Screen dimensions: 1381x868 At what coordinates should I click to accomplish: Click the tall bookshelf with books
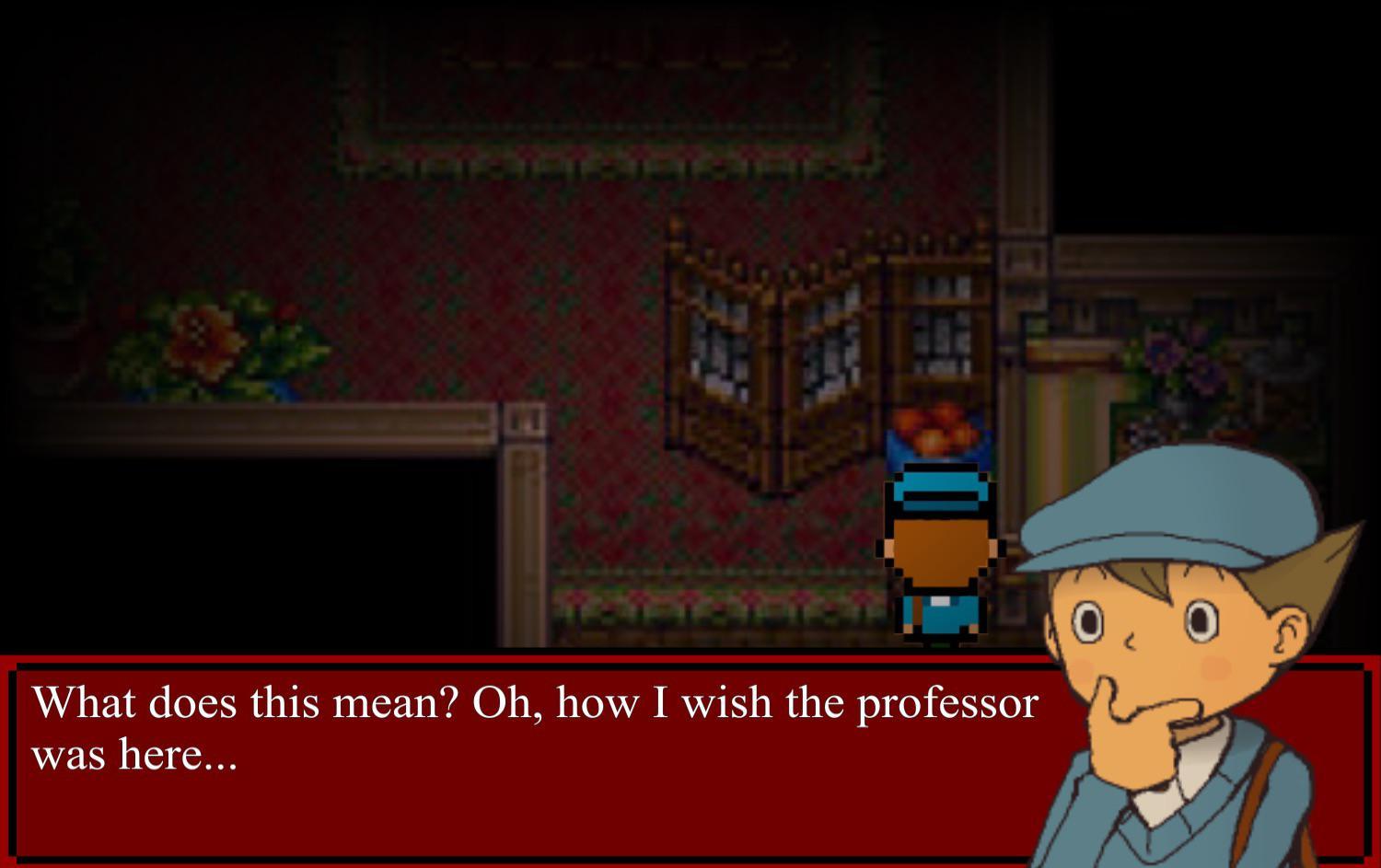[939, 322]
